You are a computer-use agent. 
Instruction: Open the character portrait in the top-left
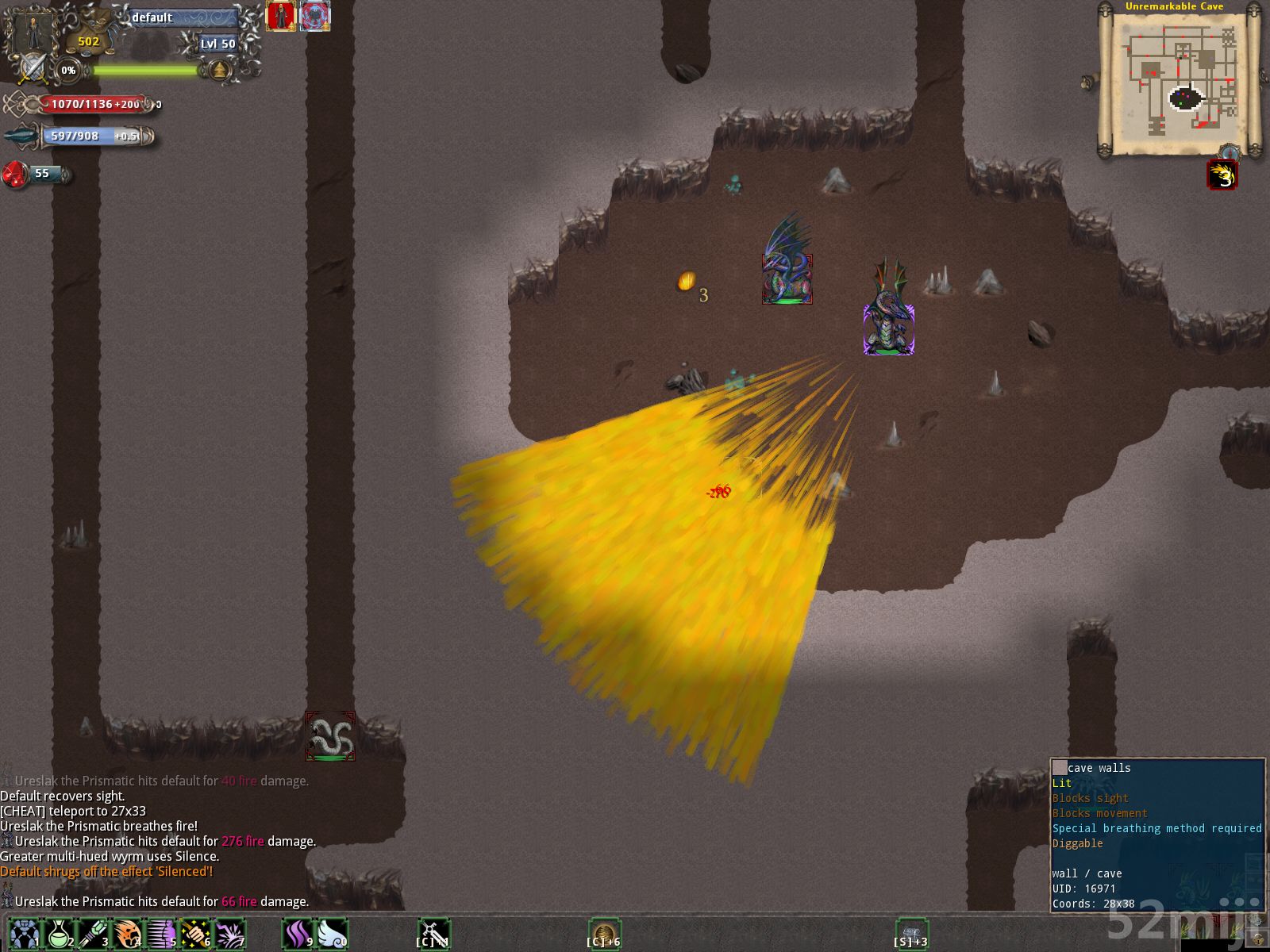tap(30, 30)
